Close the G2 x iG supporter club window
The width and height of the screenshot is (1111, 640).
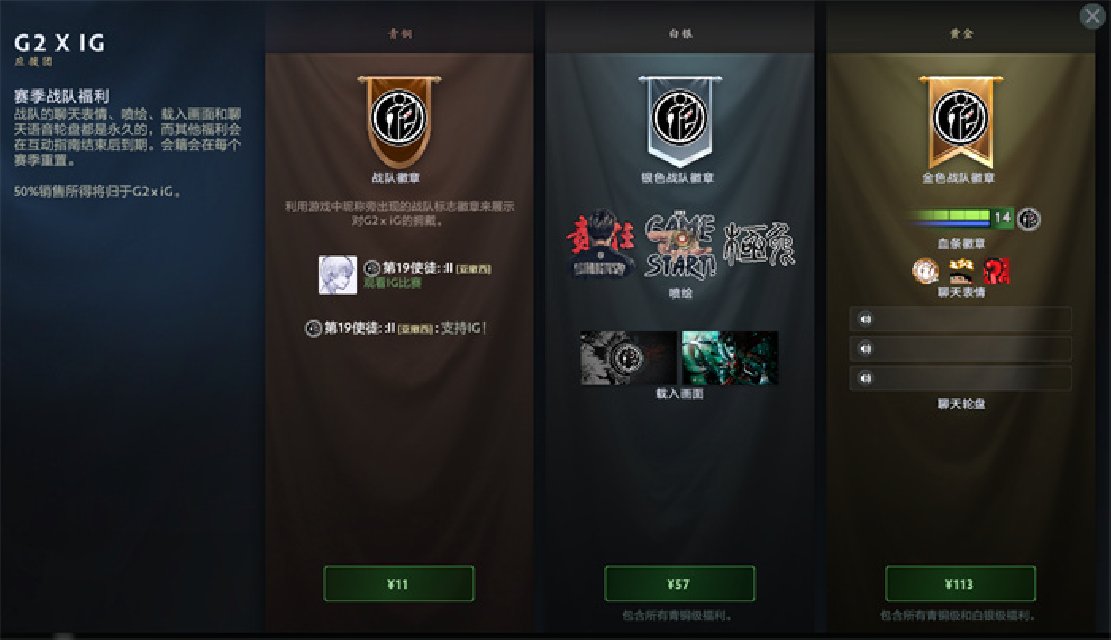(1091, 16)
